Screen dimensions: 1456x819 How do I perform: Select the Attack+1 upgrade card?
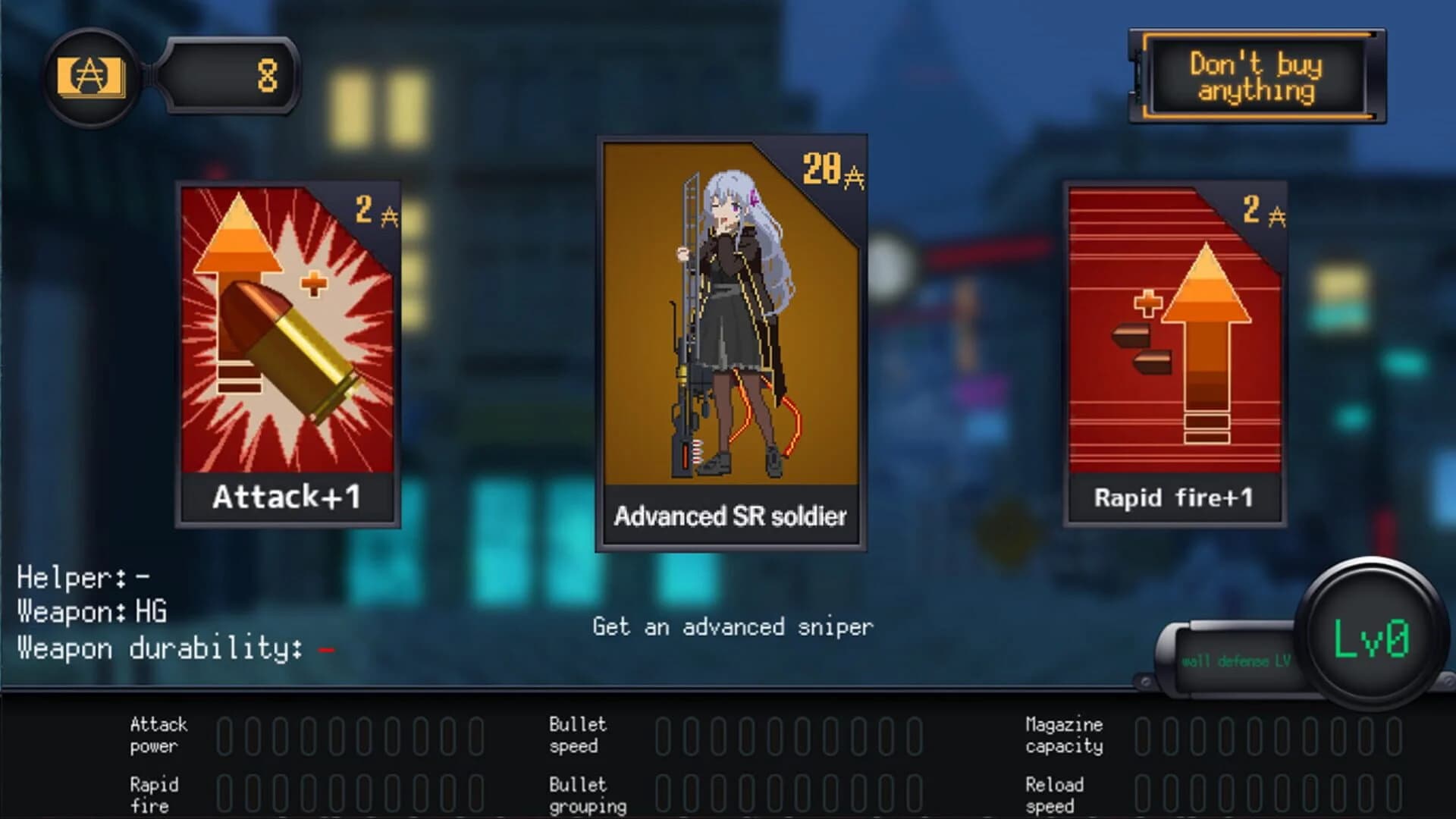pos(288,353)
